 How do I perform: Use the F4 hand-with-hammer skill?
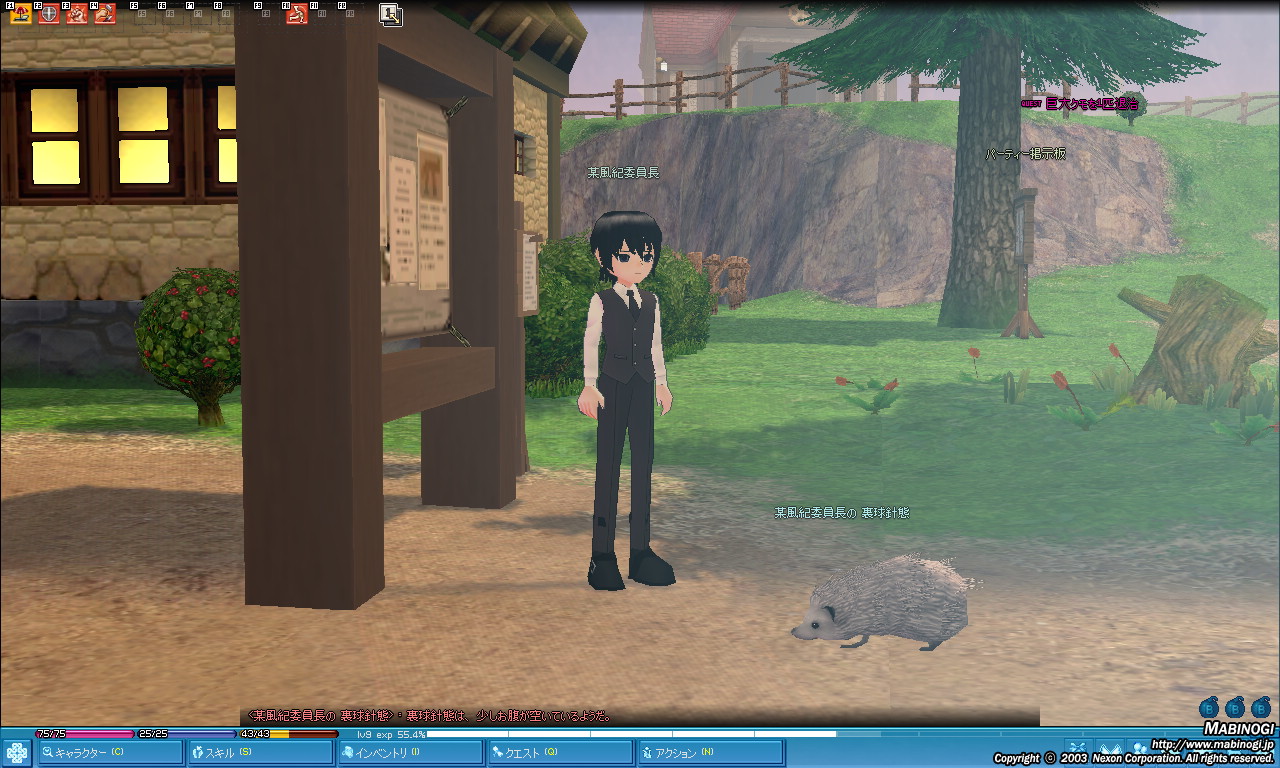pos(105,14)
